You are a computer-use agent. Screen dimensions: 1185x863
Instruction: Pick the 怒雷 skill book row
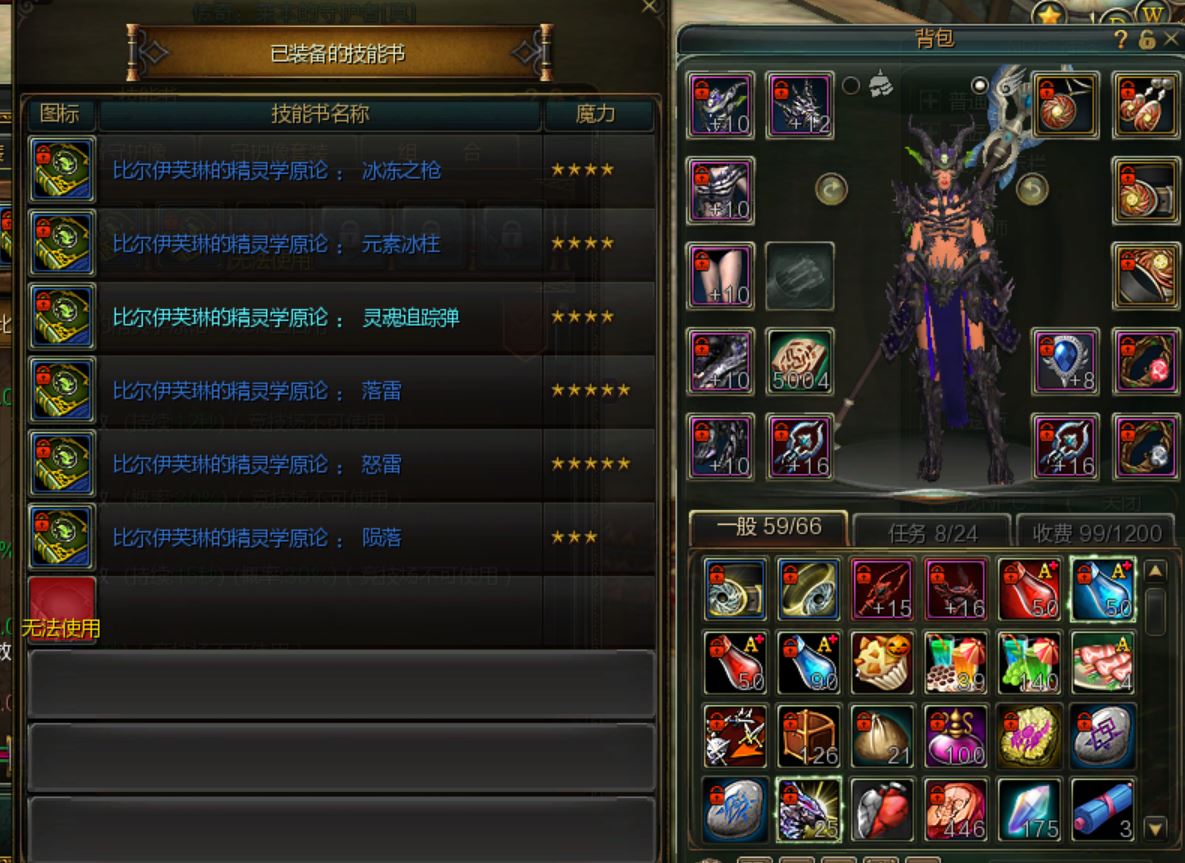pyautogui.click(x=340, y=465)
